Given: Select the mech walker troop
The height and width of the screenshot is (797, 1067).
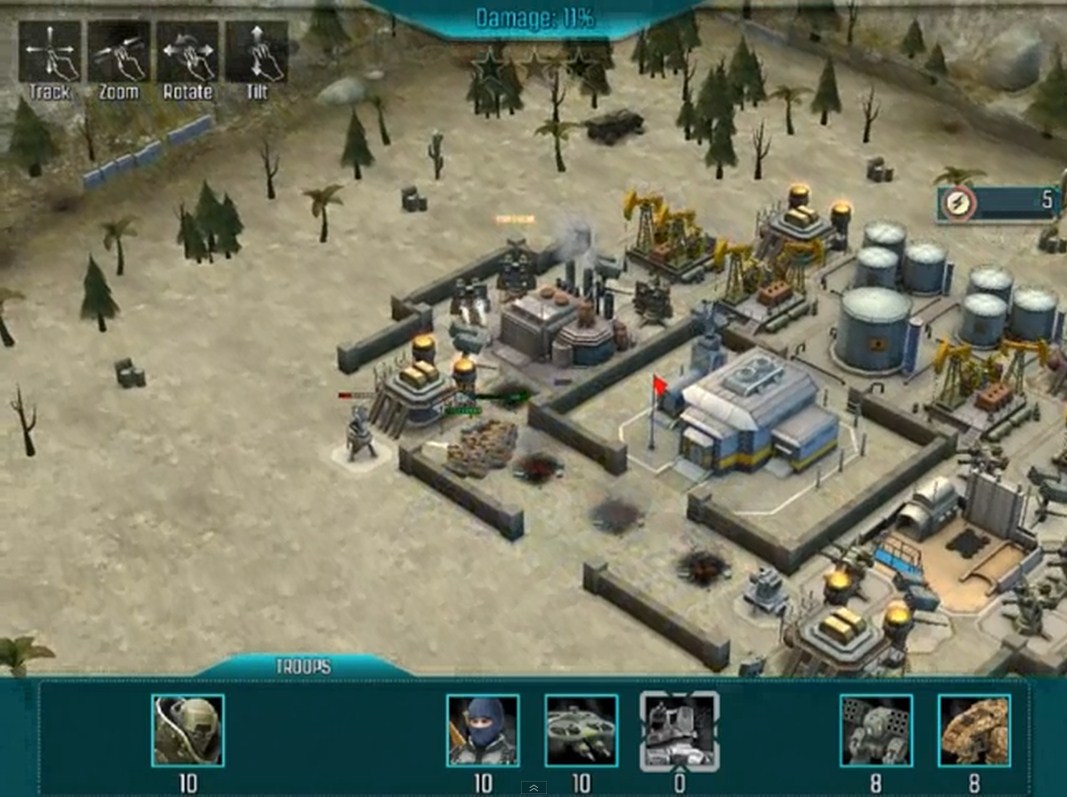Looking at the screenshot, I should coord(876,730).
